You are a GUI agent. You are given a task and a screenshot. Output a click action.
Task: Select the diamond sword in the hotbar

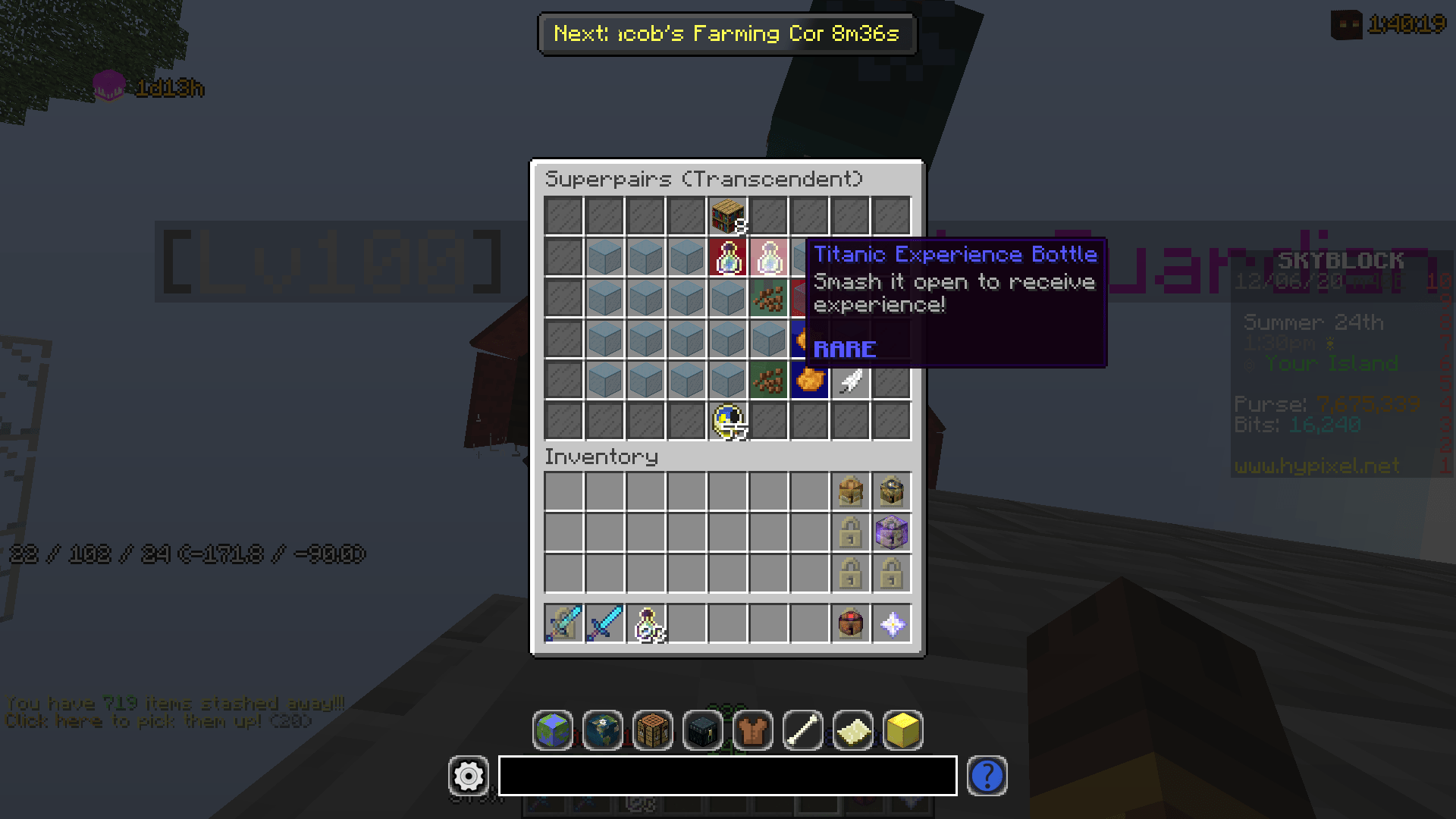(604, 623)
